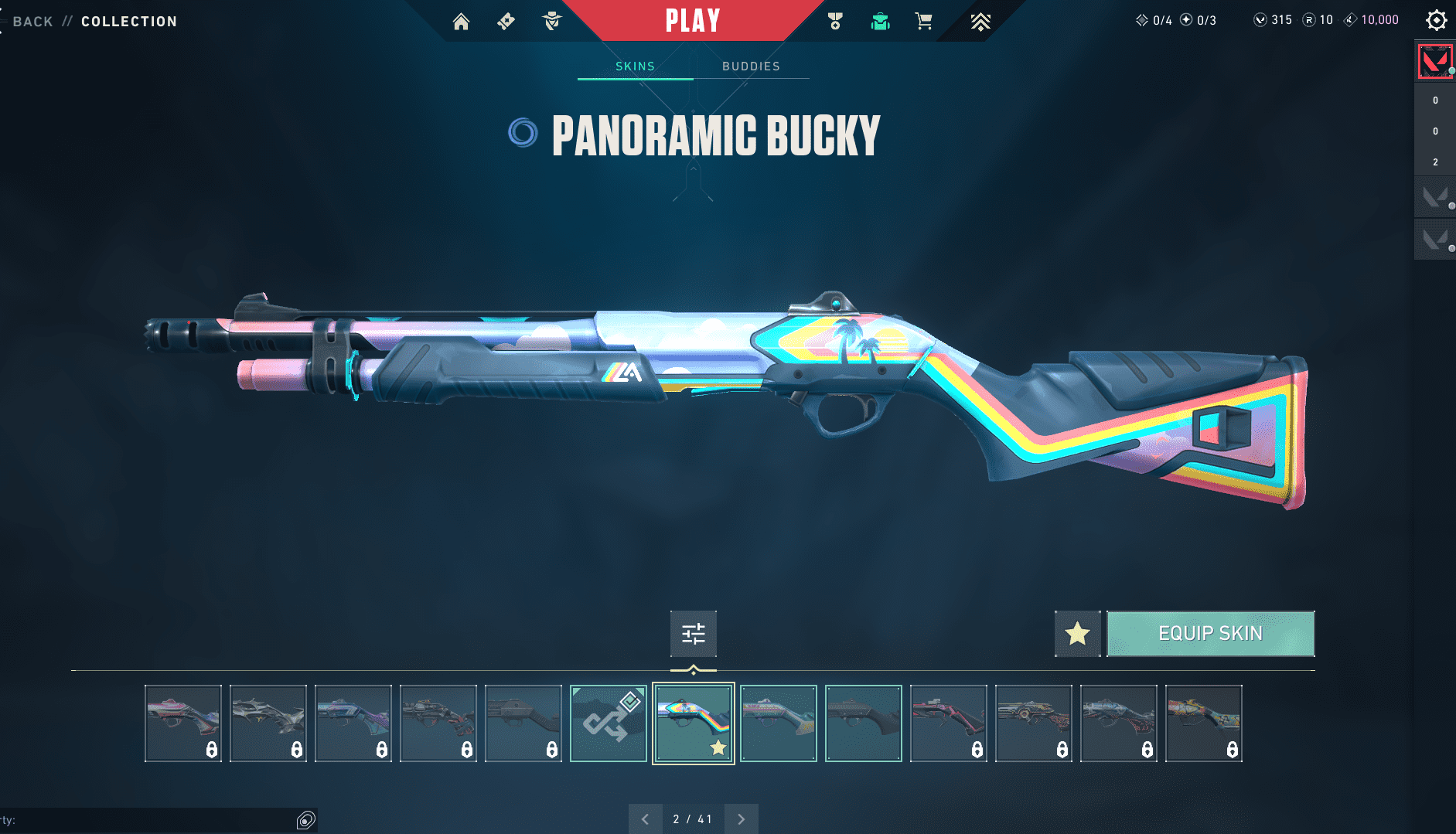
Task: Equip the Panoramic Bucky skin
Action: pos(1210,634)
